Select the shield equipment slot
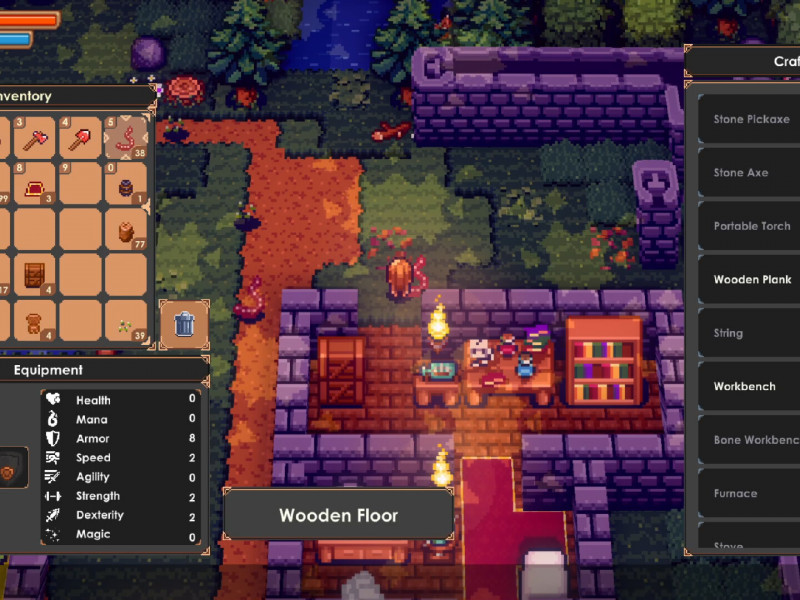This screenshot has height=600, width=800. pos(13,468)
